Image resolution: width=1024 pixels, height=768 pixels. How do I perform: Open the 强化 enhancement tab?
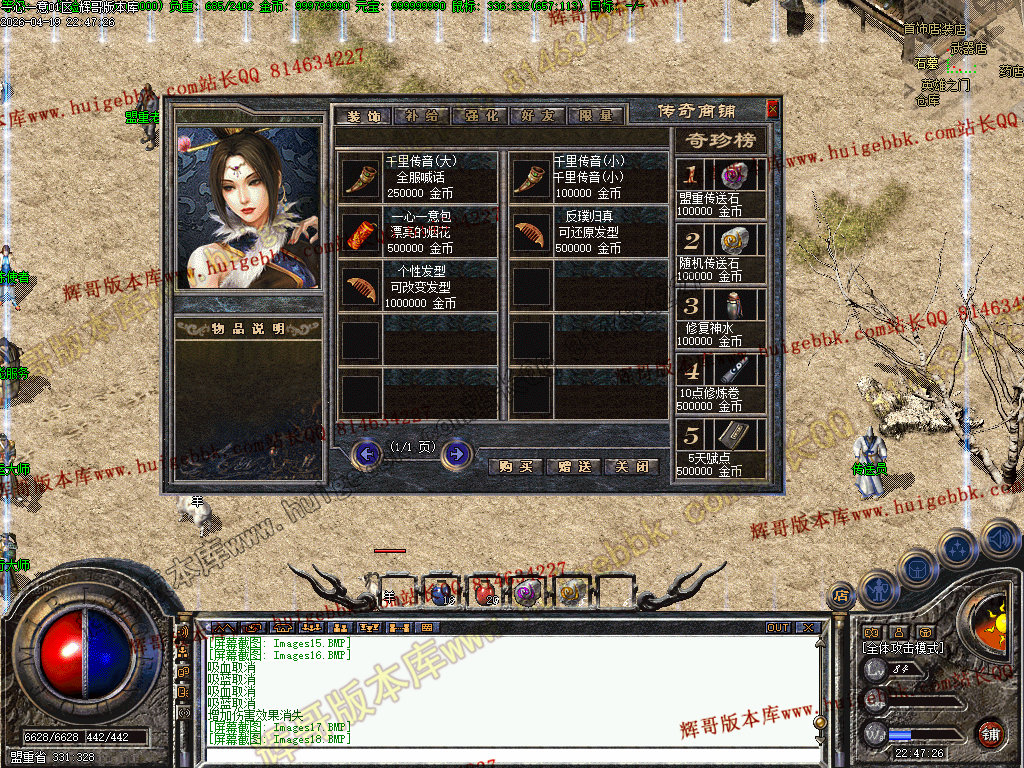pyautogui.click(x=480, y=115)
